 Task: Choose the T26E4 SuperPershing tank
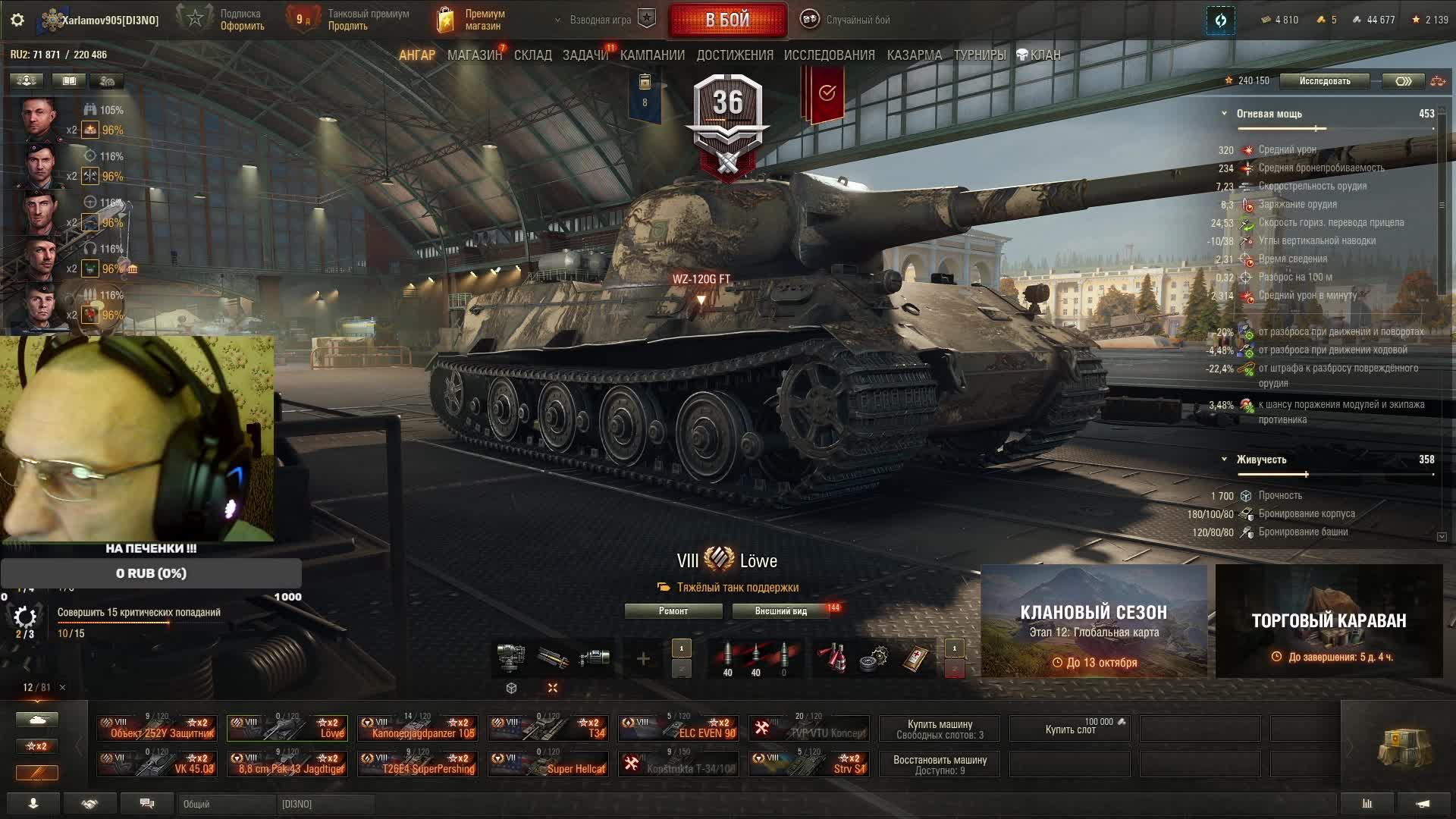point(418,764)
